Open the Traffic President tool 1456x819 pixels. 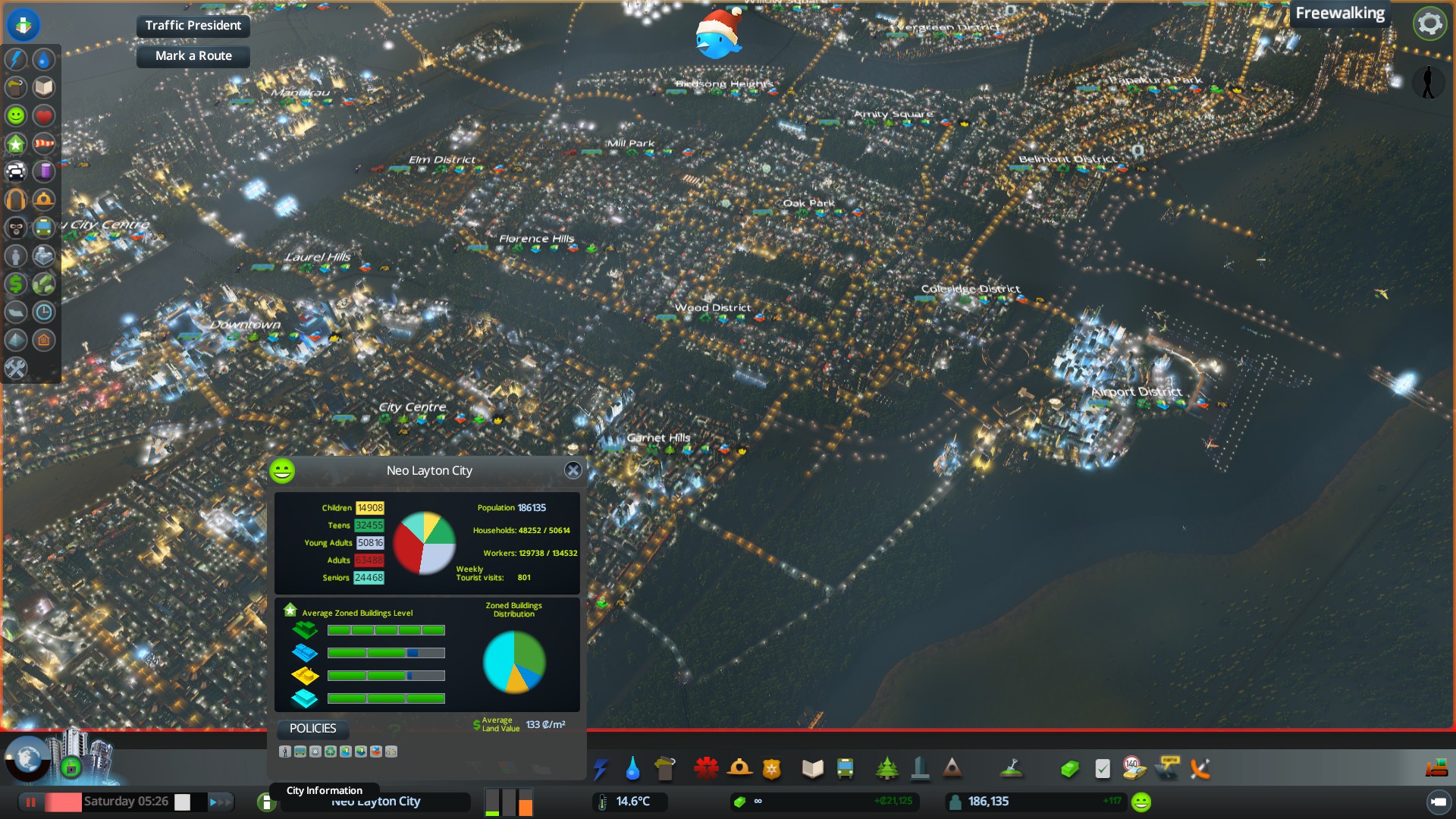click(193, 26)
